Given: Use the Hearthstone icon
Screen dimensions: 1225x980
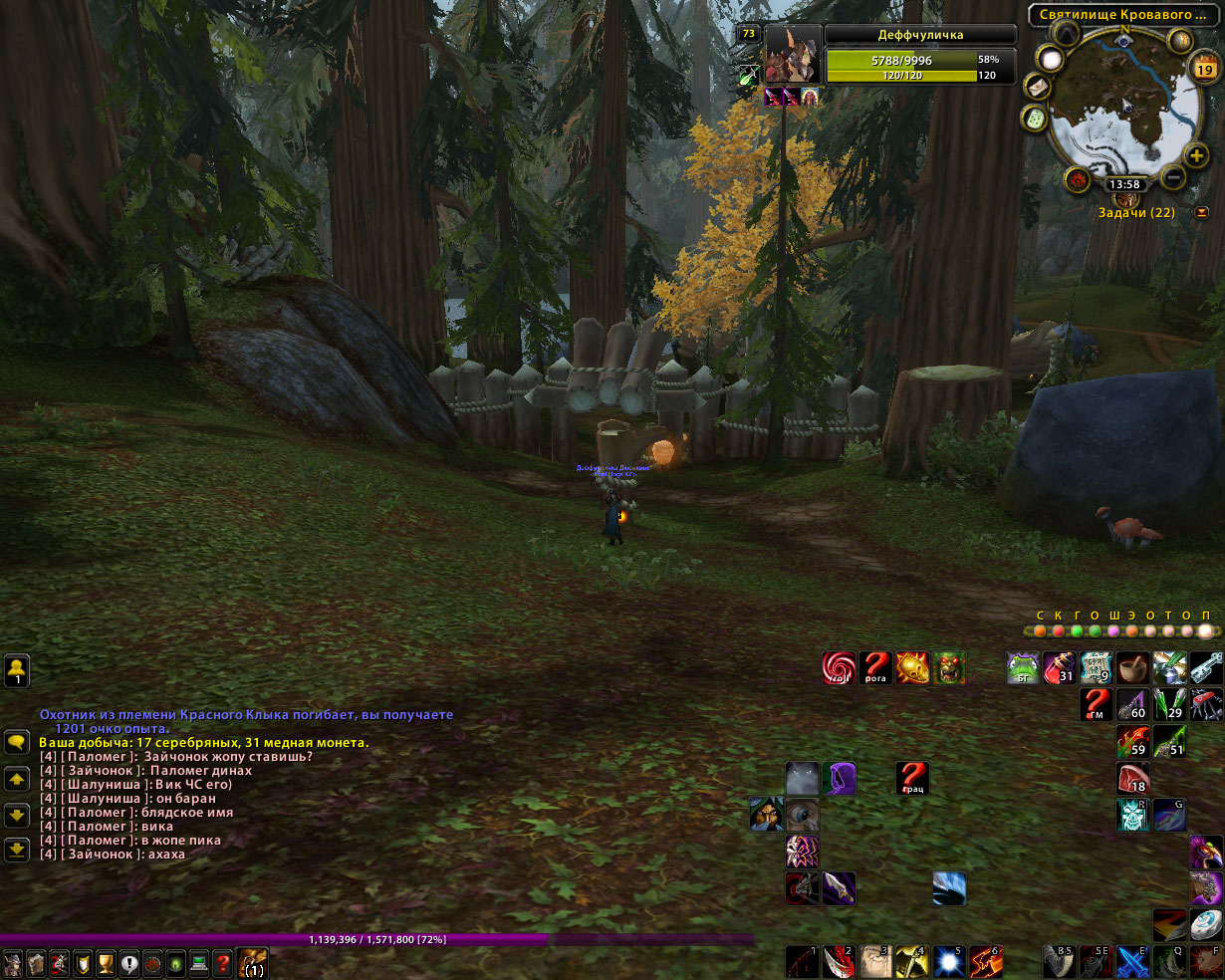Looking at the screenshot, I should [1206, 923].
